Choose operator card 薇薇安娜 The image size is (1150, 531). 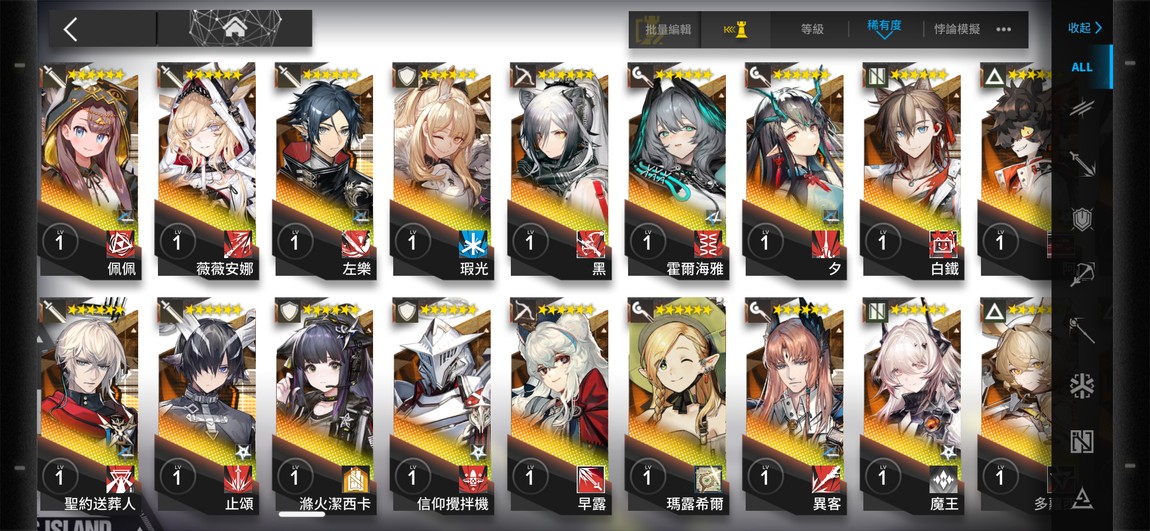pyautogui.click(x=208, y=170)
